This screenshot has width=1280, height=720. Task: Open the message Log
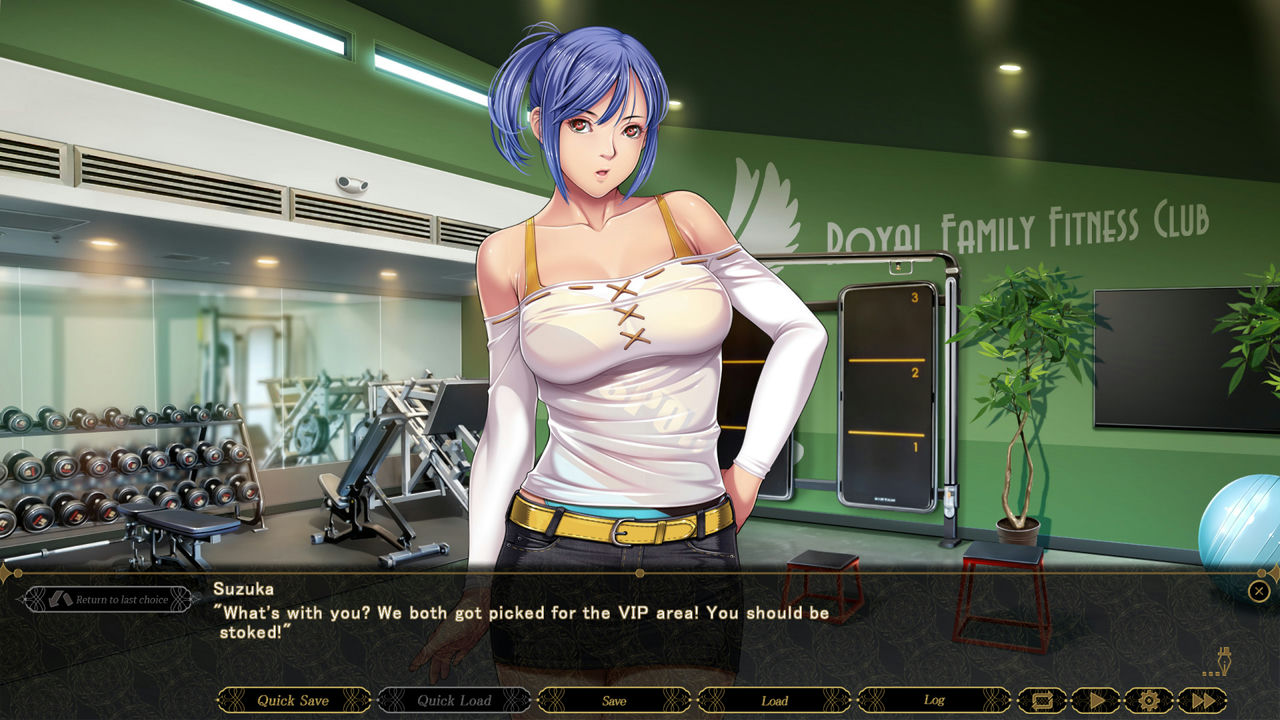(934, 701)
